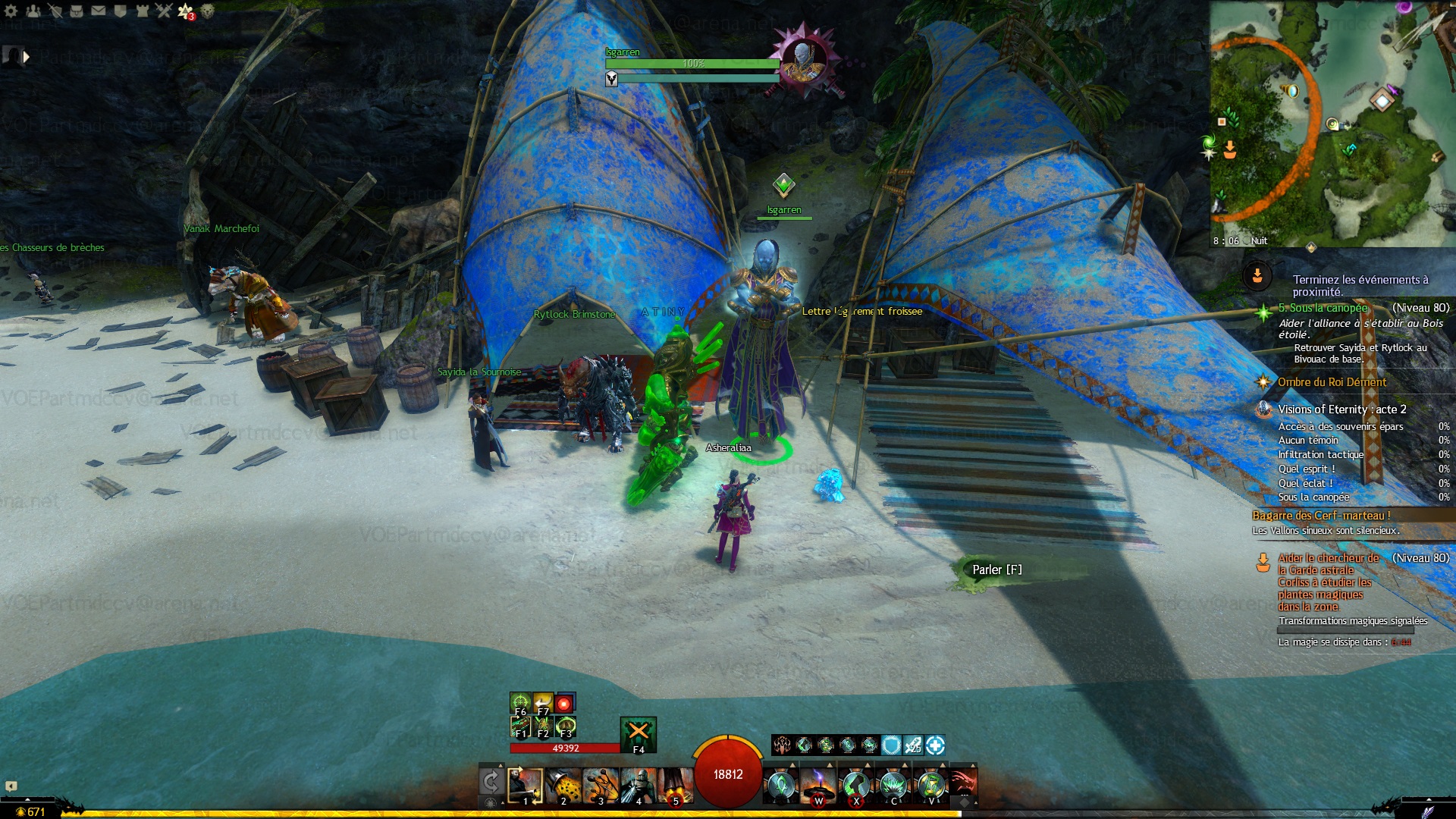This screenshot has height=819, width=1456.
Task: Click the minimap
Action: (x=1332, y=121)
